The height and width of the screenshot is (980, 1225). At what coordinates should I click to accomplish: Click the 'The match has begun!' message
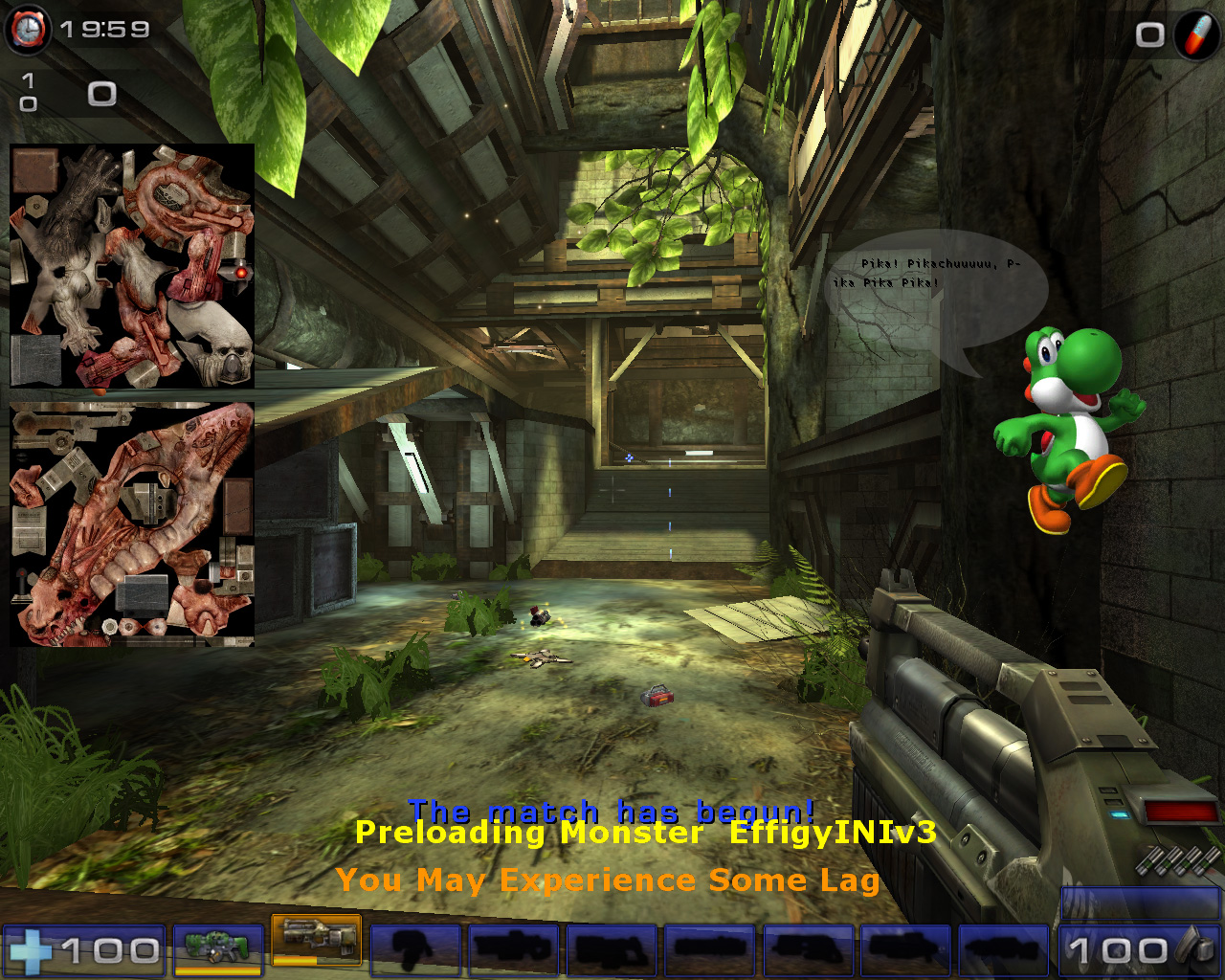pyautogui.click(x=612, y=811)
